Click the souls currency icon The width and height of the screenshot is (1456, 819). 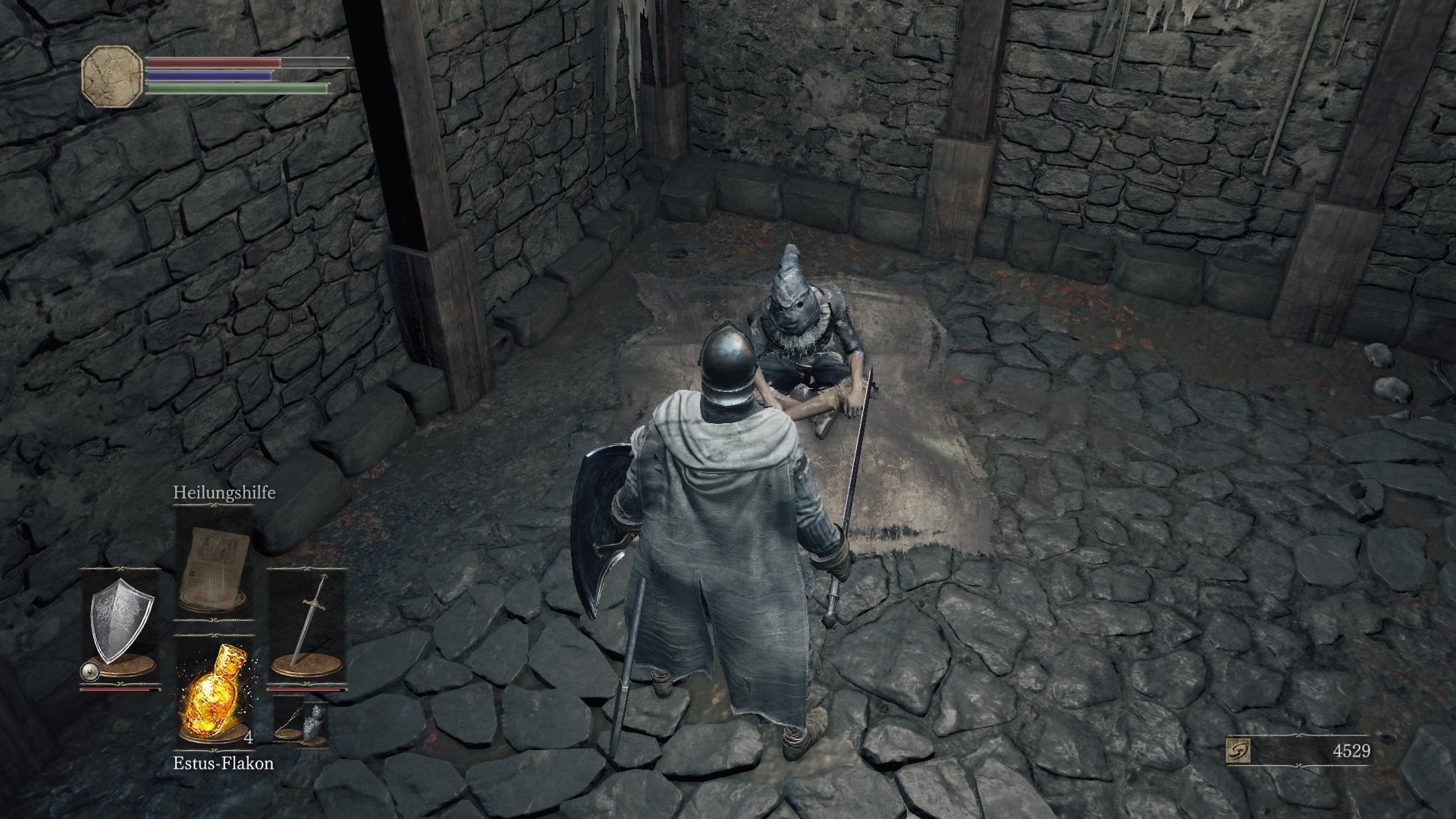pos(1238,752)
